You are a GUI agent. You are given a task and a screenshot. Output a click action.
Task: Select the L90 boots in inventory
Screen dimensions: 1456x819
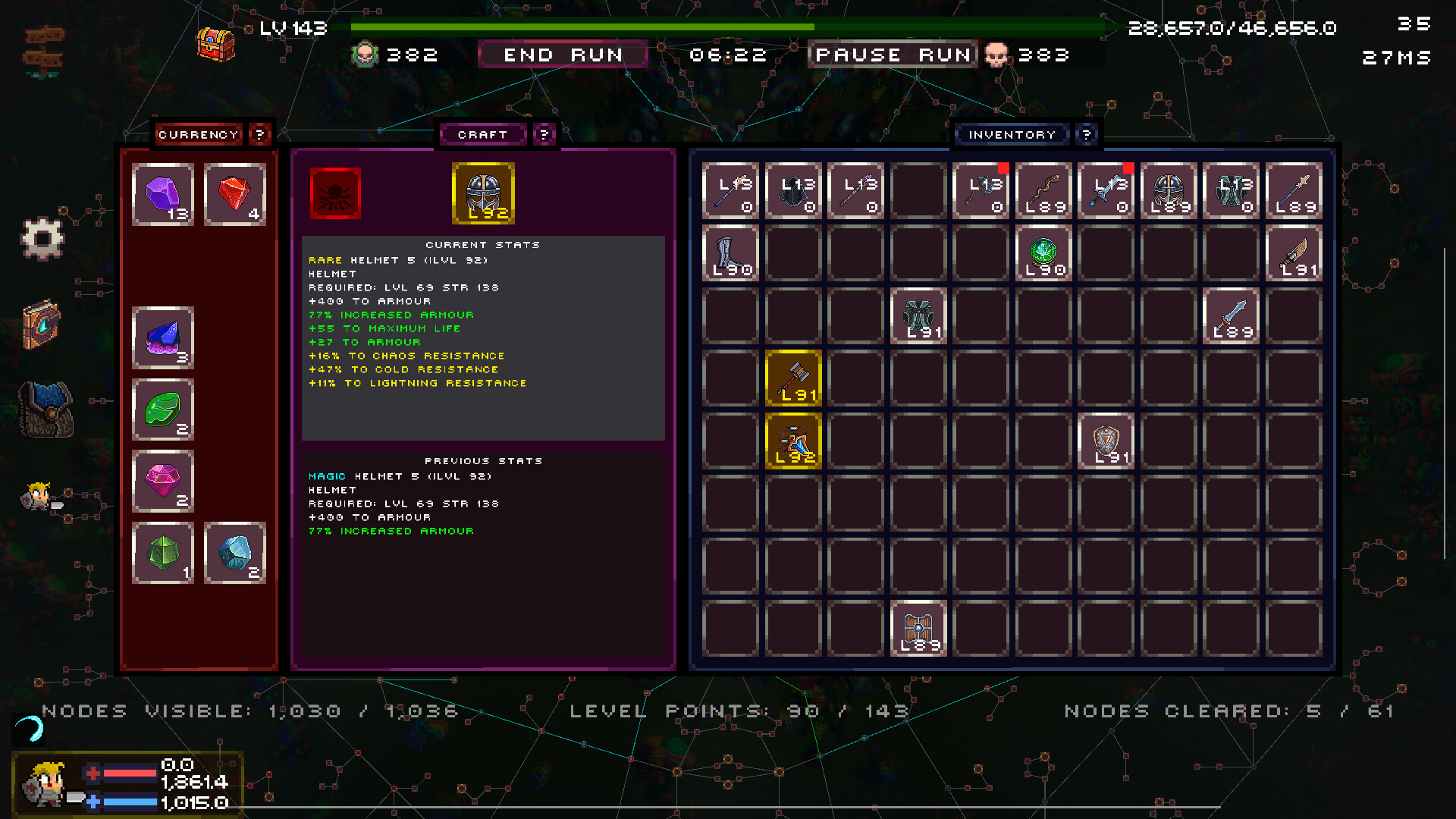(730, 253)
